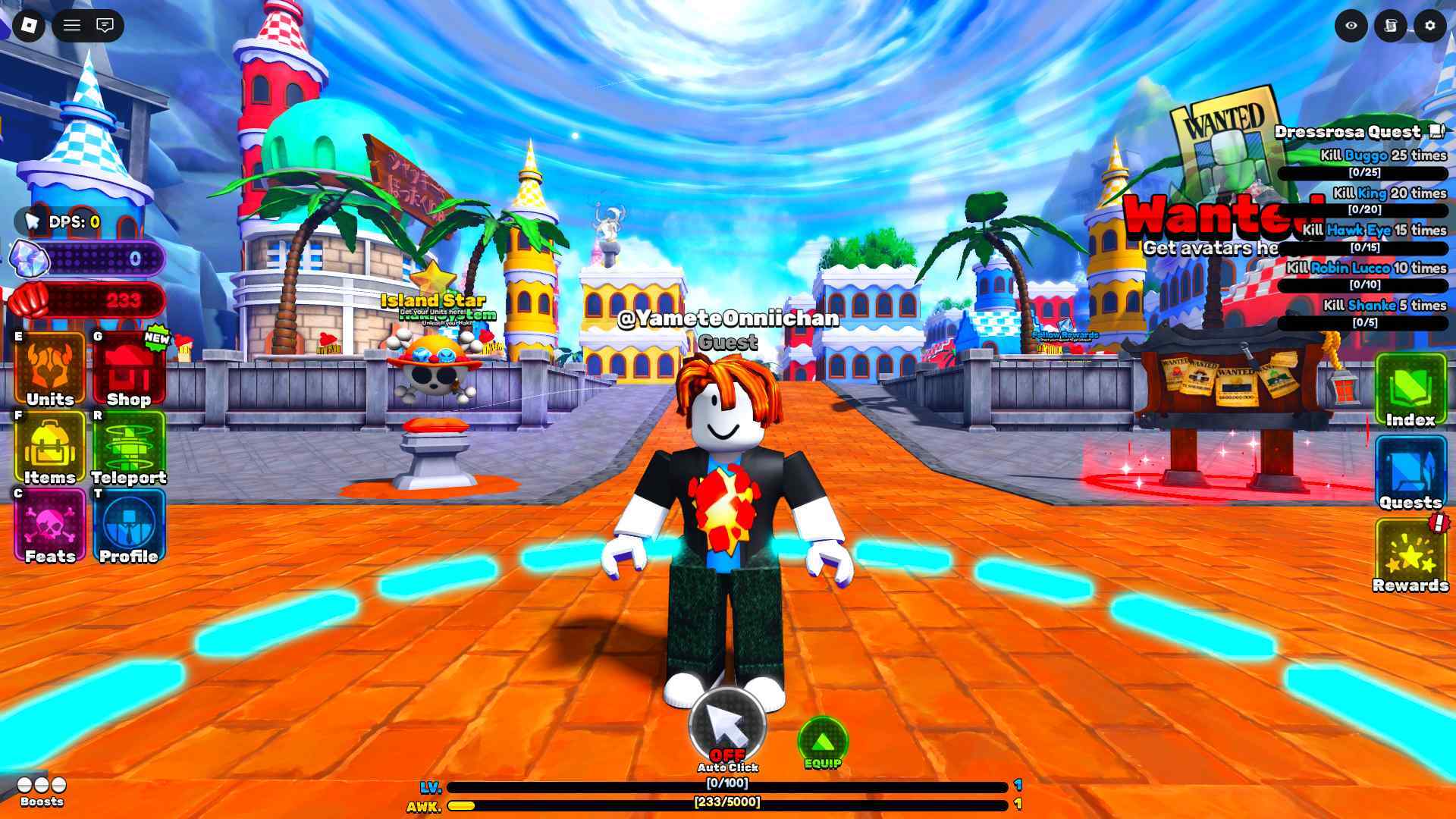Screen dimensions: 1456x819
Task: Open the Units menu
Action: click(x=50, y=369)
